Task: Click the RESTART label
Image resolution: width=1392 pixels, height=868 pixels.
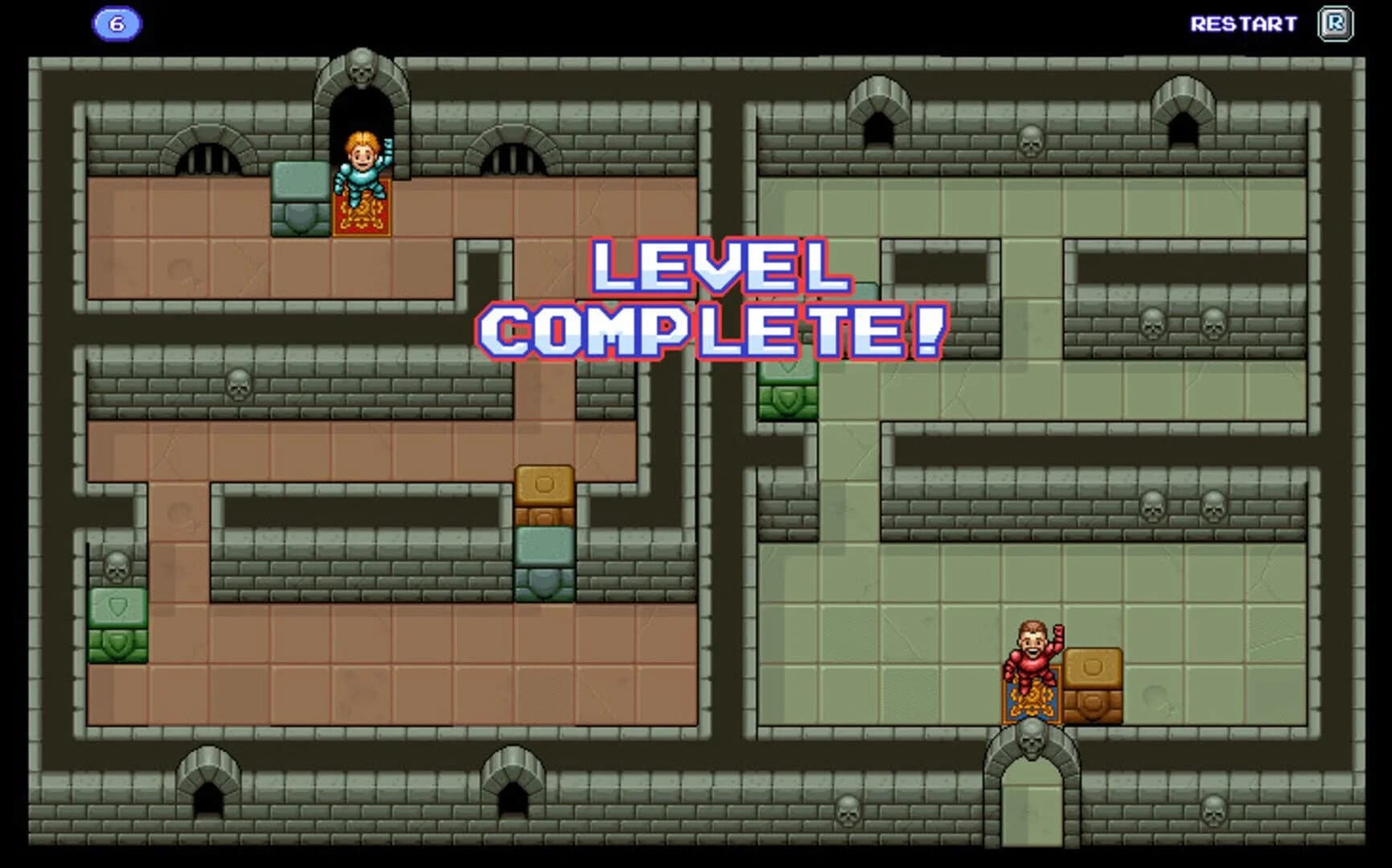Action: pos(1242,23)
